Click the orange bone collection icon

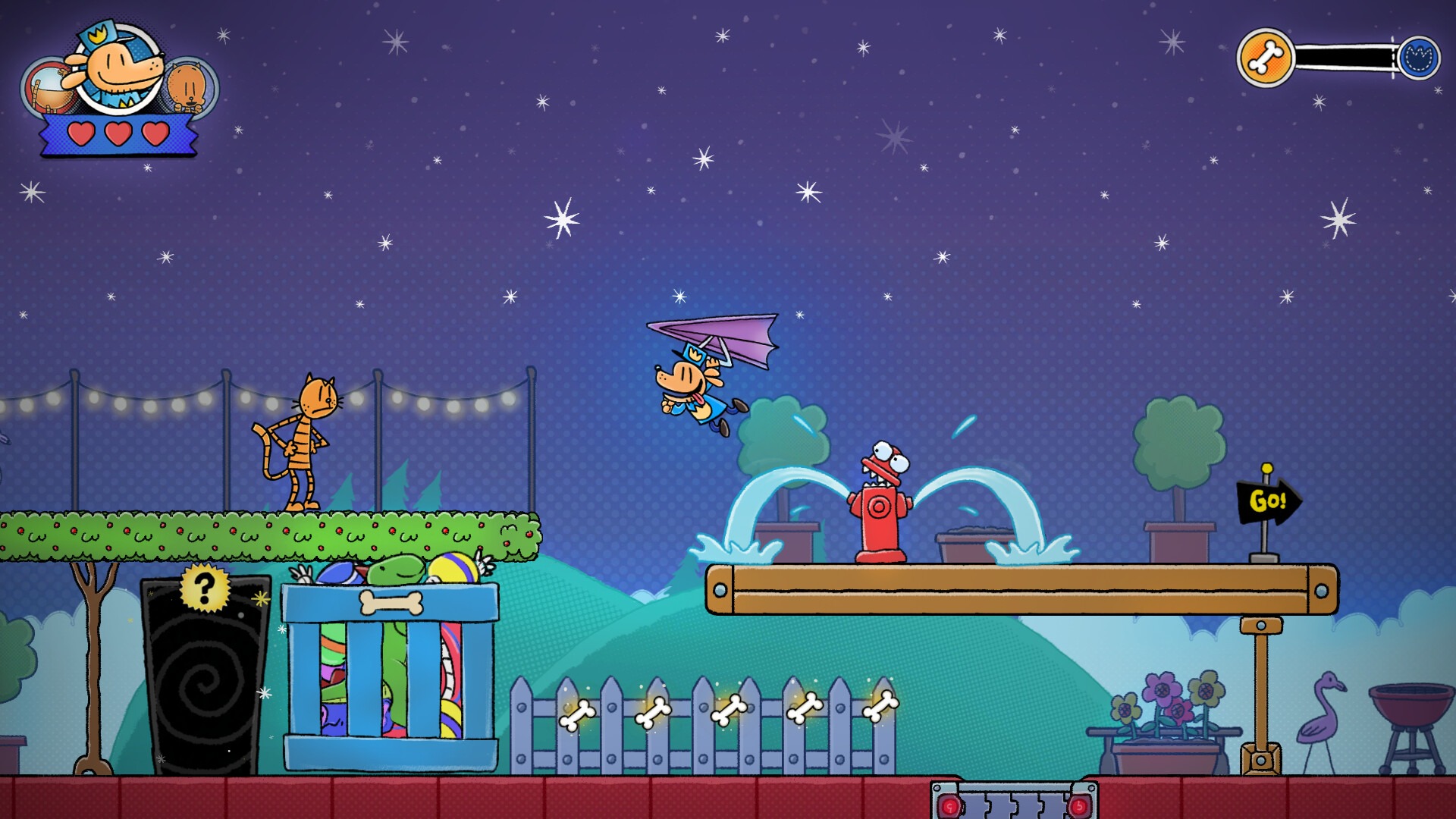[1265, 58]
